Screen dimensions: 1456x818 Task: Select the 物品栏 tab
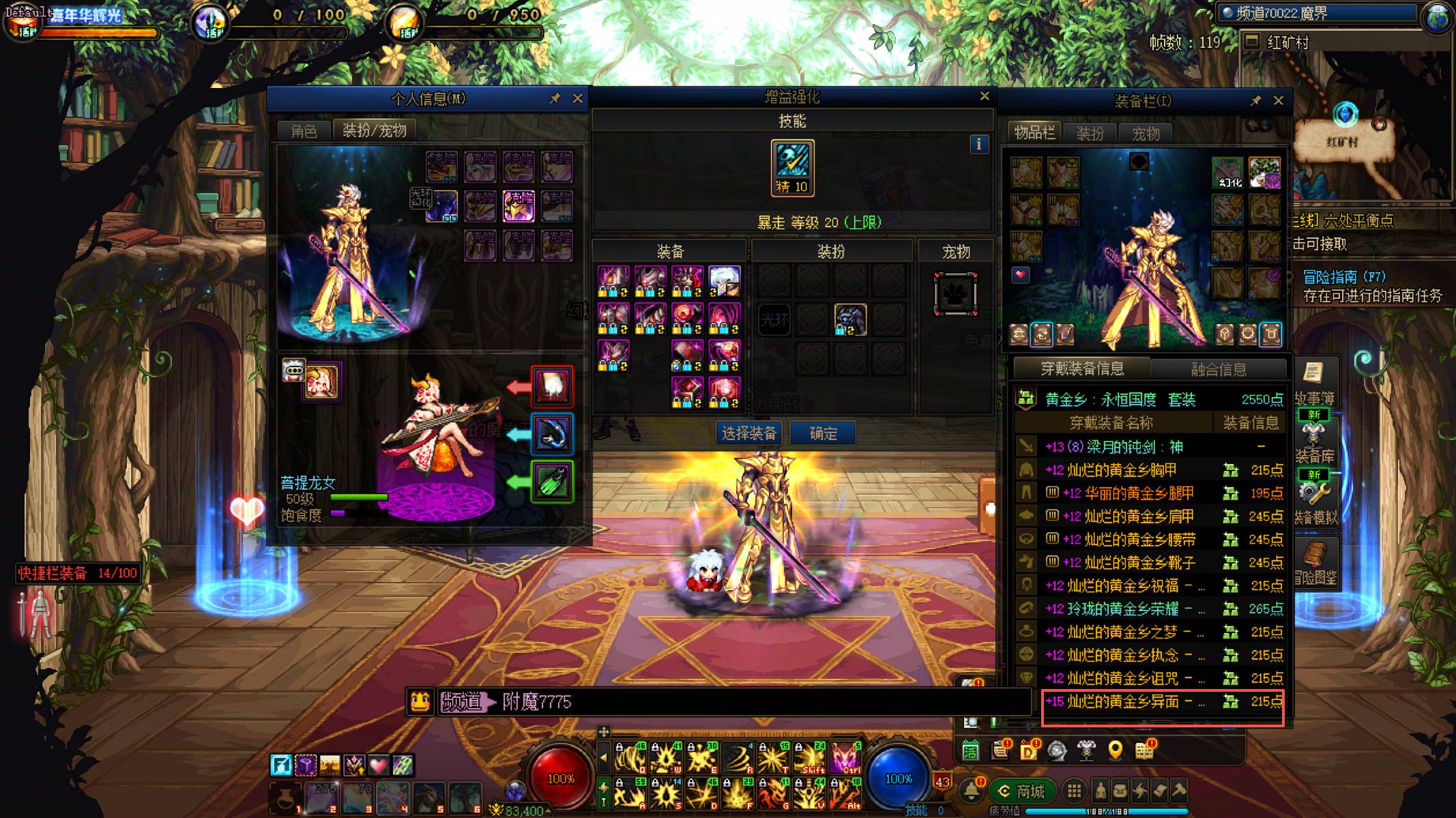point(1034,132)
